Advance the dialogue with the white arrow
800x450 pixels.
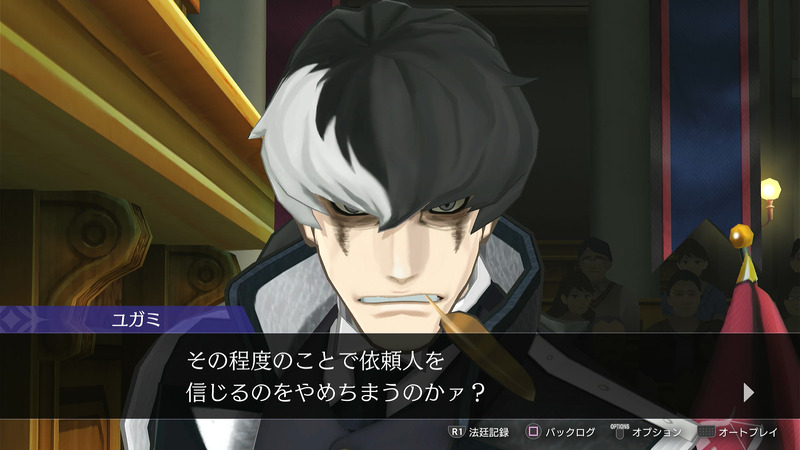(x=749, y=391)
